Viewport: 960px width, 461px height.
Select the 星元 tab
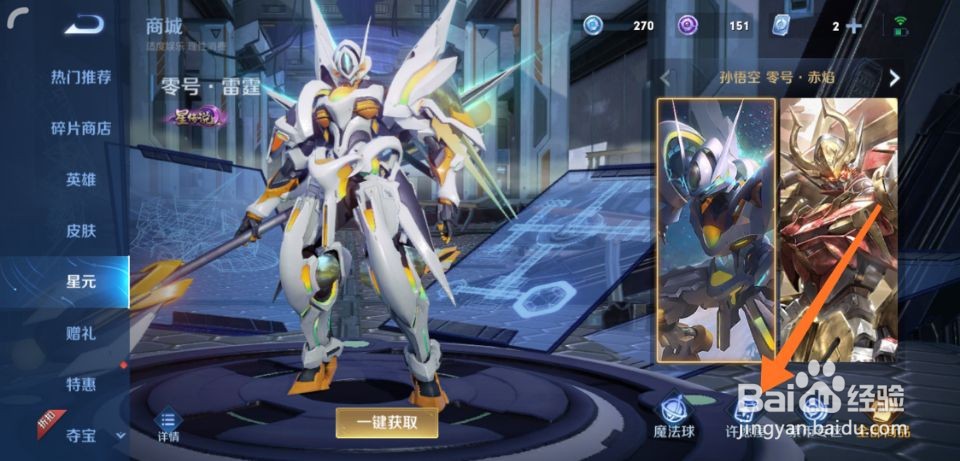81,282
